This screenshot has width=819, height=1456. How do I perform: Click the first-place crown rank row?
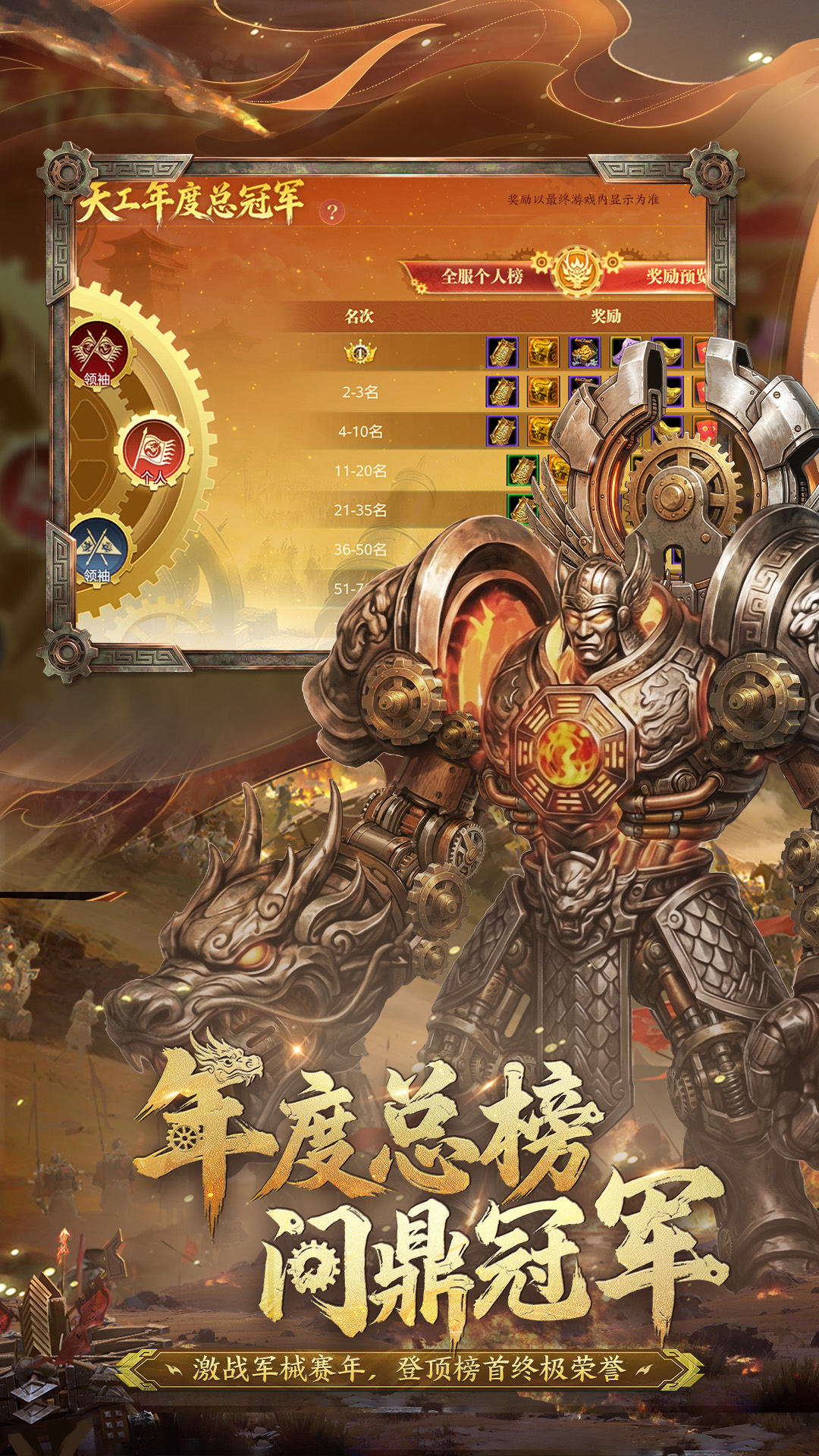360,353
